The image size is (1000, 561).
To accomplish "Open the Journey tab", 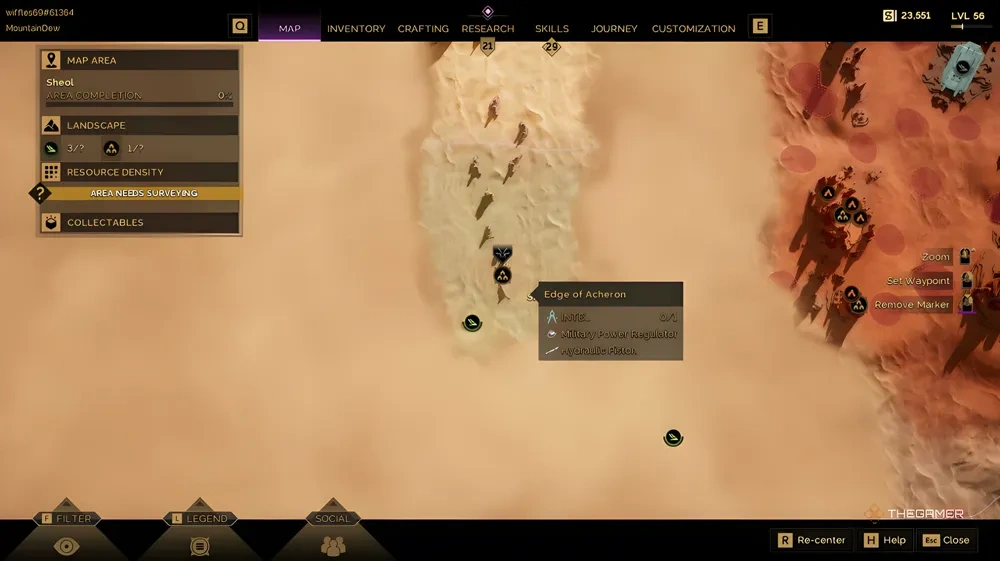I will pyautogui.click(x=614, y=29).
